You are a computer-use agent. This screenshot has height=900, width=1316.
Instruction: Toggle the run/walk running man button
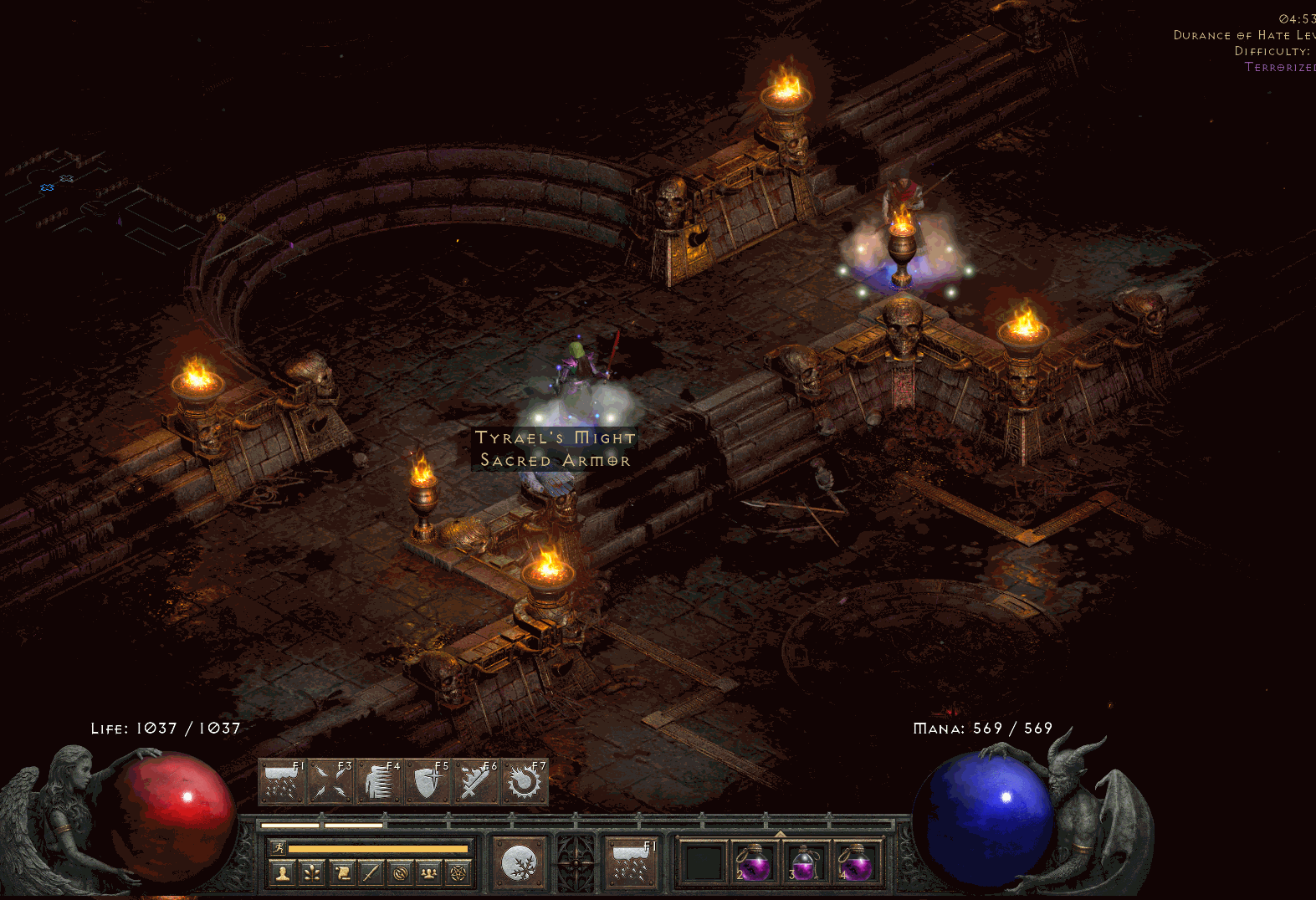(x=279, y=848)
